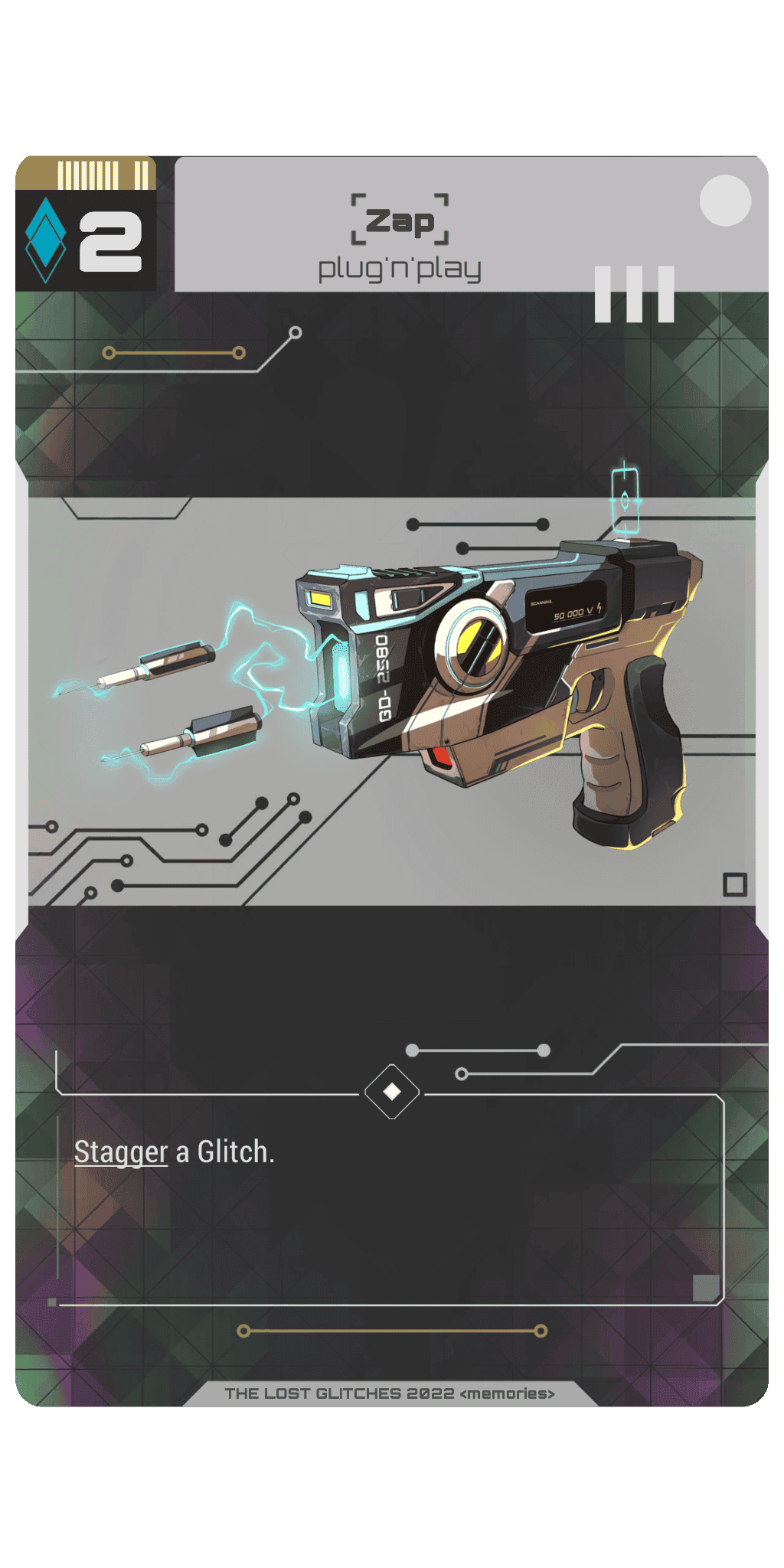Open the underlined Stagger keyword
784x1568 pixels.
coord(121,1152)
